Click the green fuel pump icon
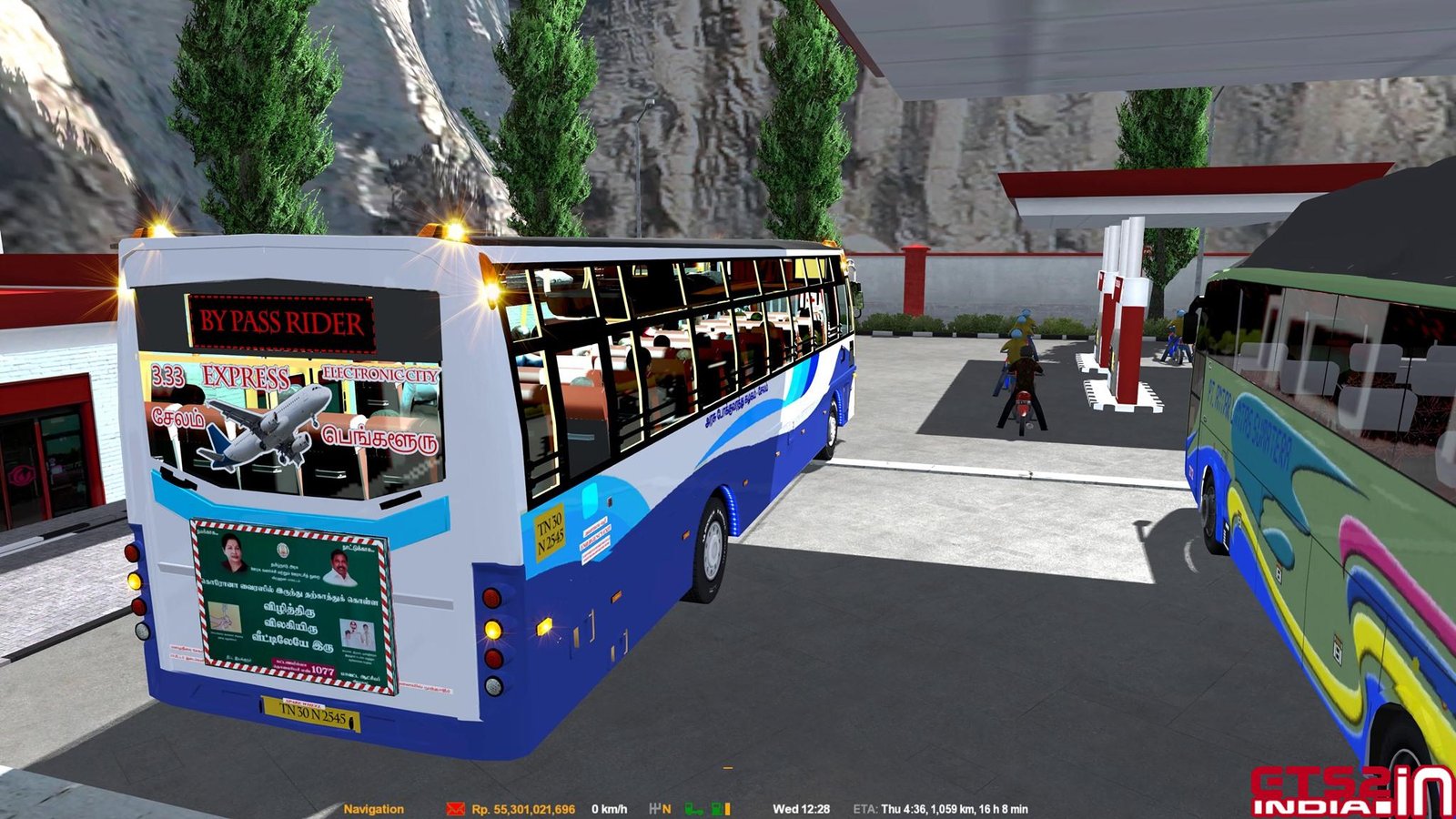The height and width of the screenshot is (819, 1456). 716,809
